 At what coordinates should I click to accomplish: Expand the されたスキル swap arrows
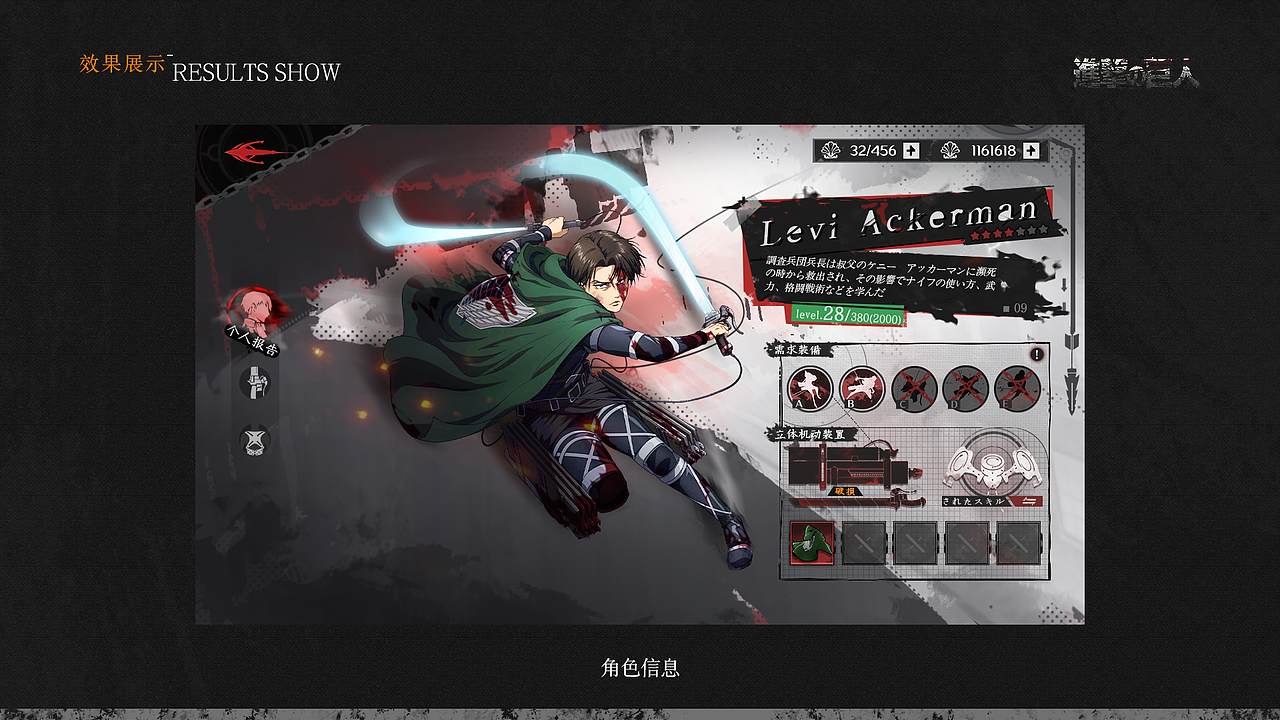1028,502
